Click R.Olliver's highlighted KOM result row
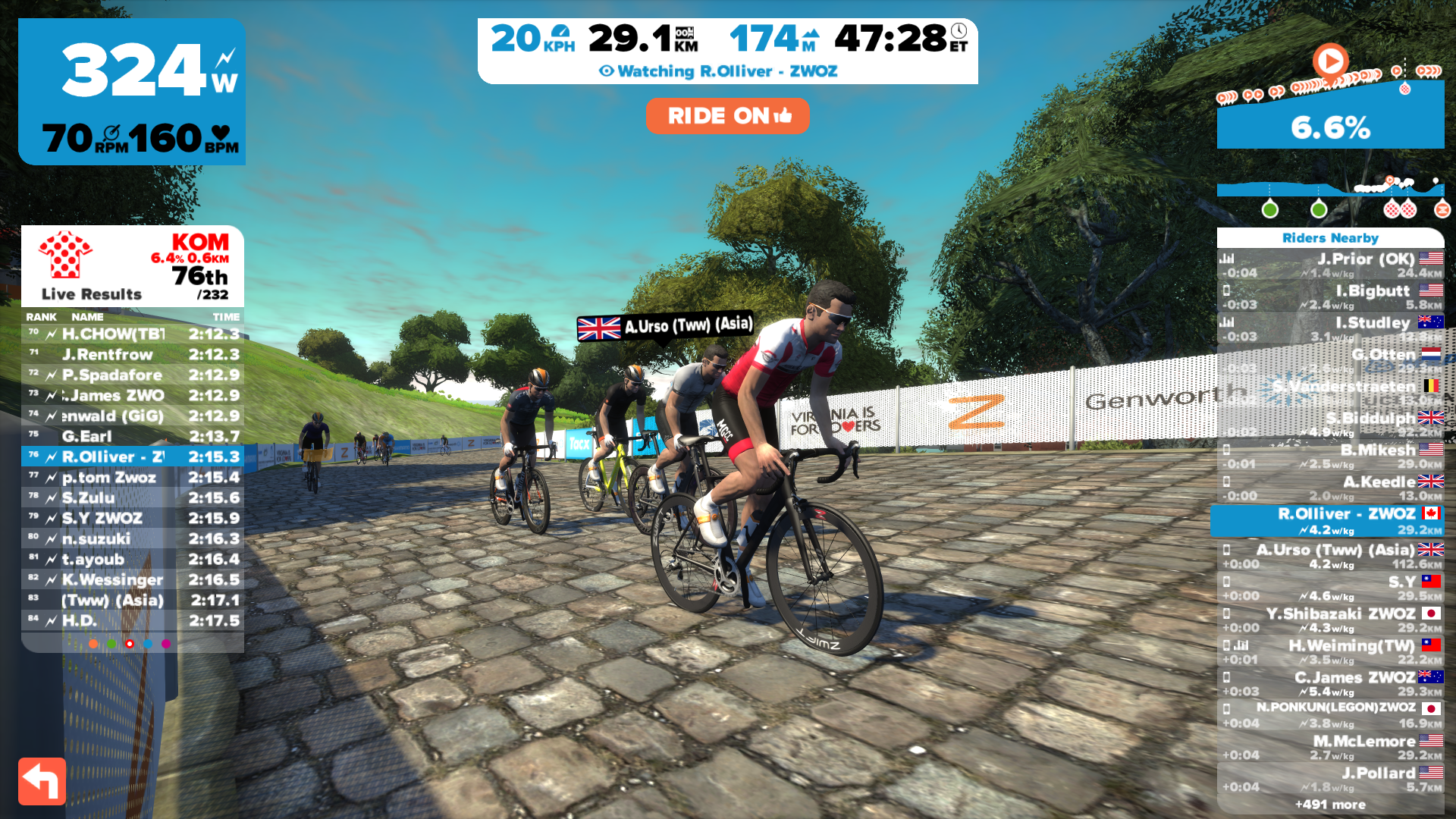Image resolution: width=1456 pixels, height=819 pixels. 133,457
